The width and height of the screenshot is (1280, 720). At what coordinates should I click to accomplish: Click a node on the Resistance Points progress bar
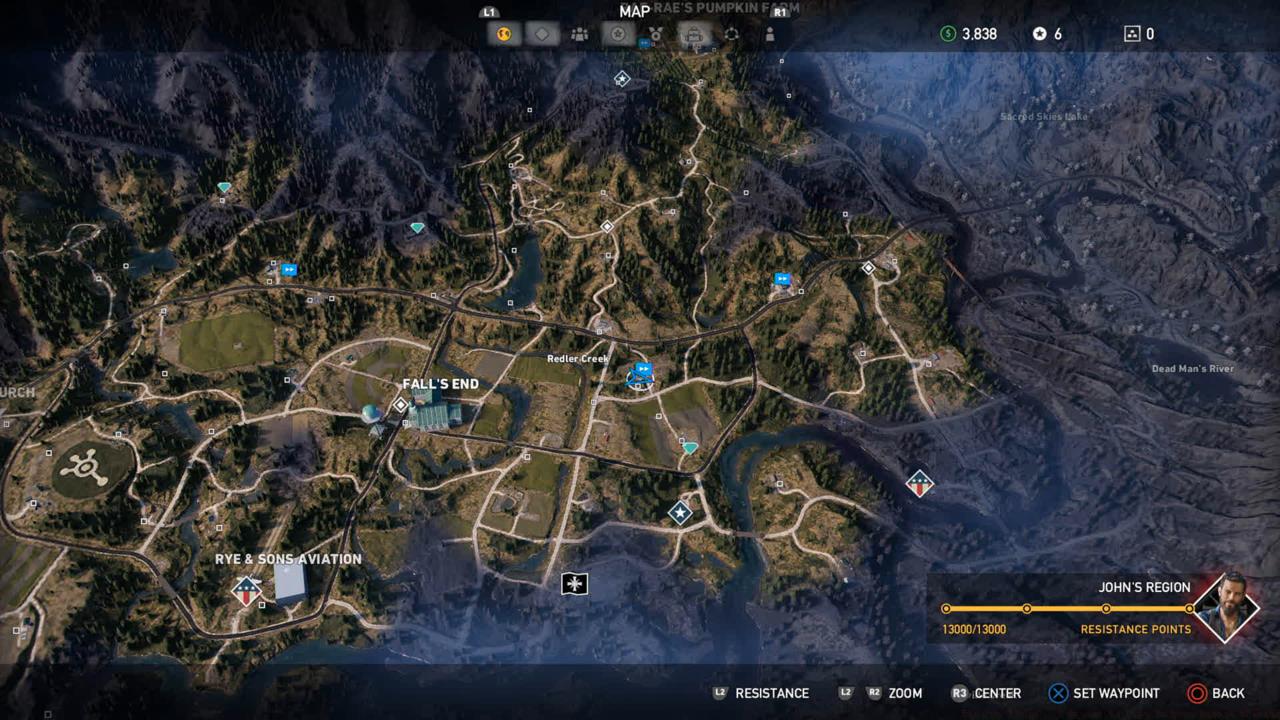(1027, 607)
